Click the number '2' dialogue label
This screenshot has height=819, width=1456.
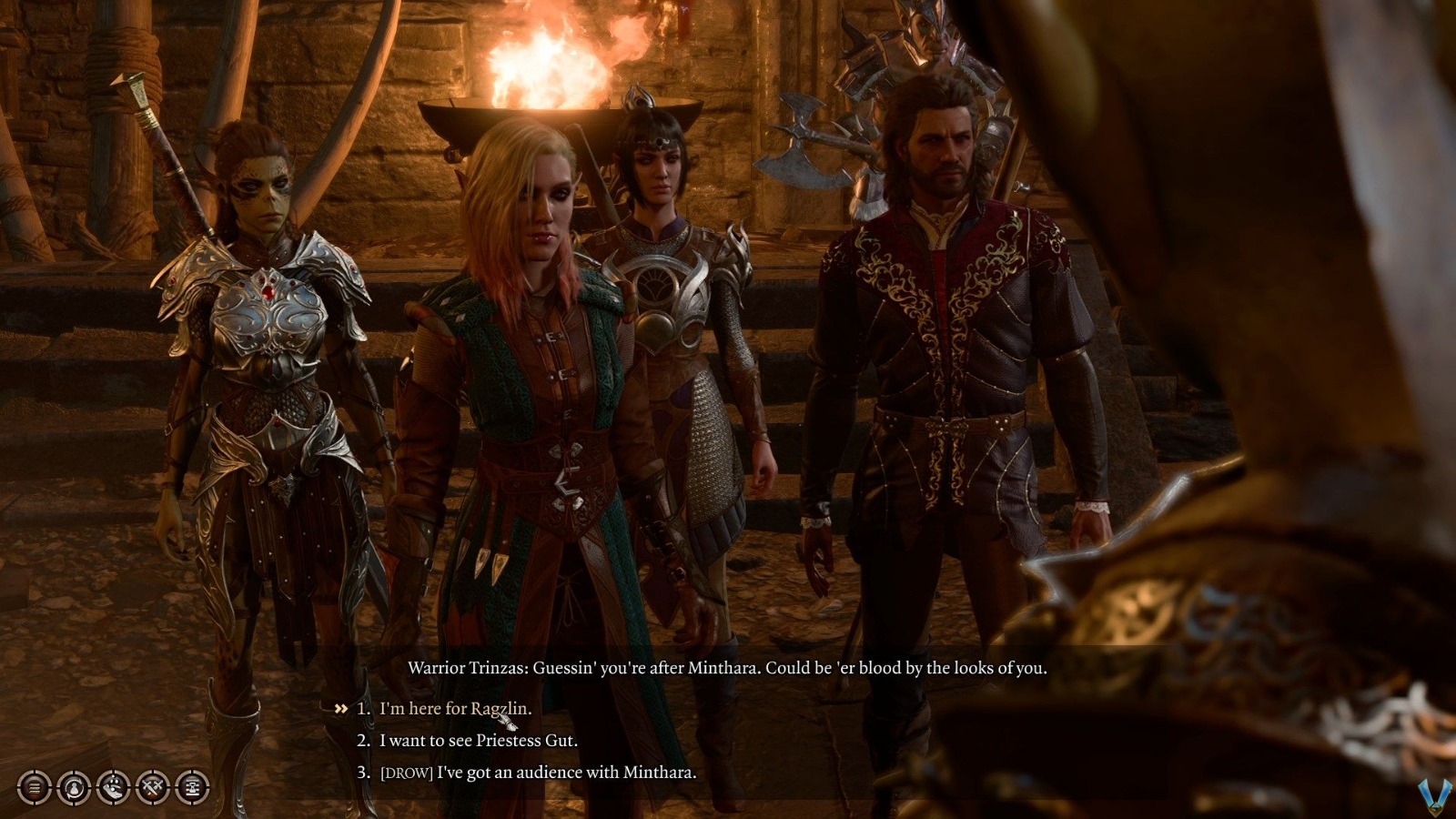point(361,741)
